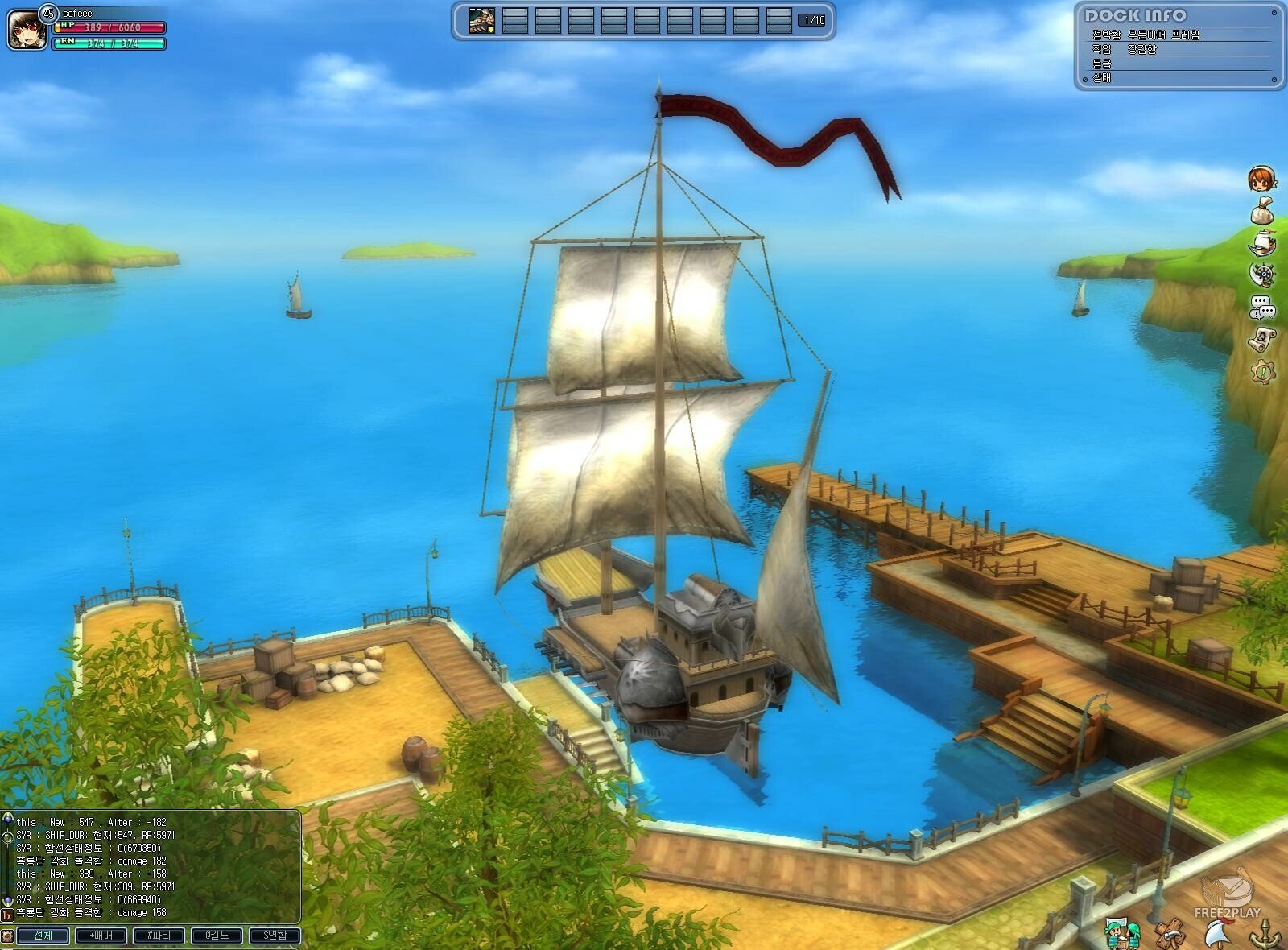Open the character face icon menu
Image resolution: width=1288 pixels, height=950 pixels.
tap(1261, 179)
